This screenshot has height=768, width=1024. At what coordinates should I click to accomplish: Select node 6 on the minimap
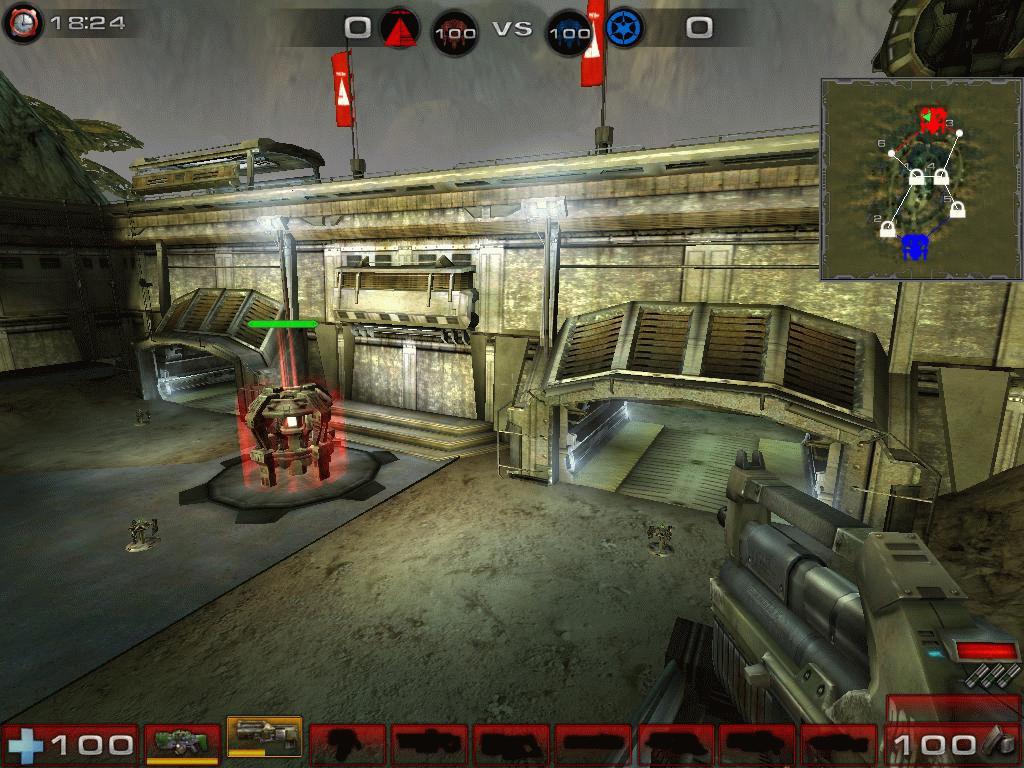892,154
